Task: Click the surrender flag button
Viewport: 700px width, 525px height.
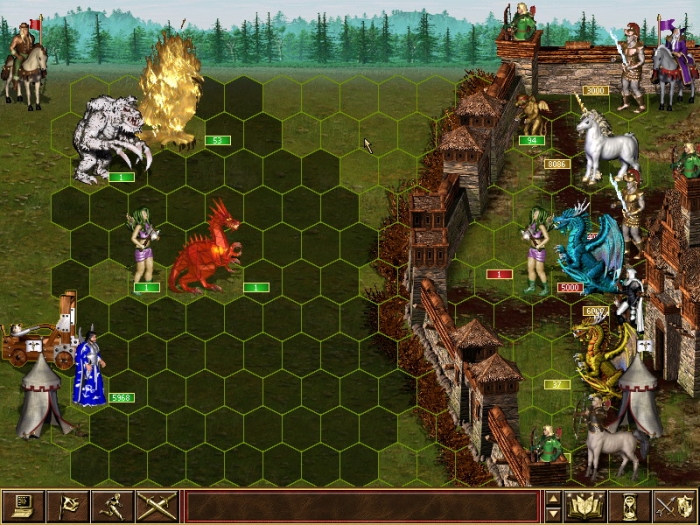Action: click(x=68, y=507)
